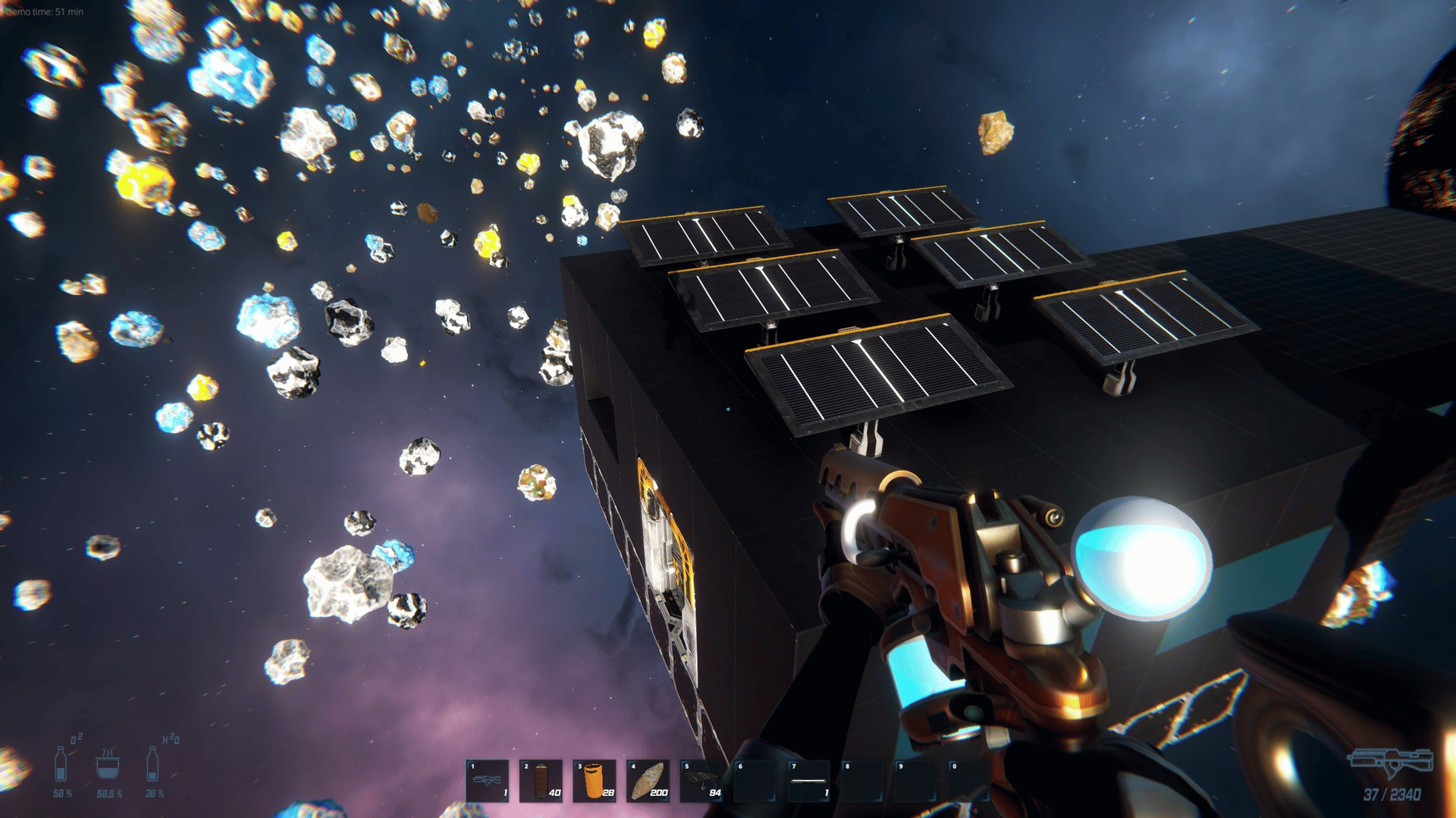
Task: Select the rifle in hotbar slot 1
Action: (487, 780)
